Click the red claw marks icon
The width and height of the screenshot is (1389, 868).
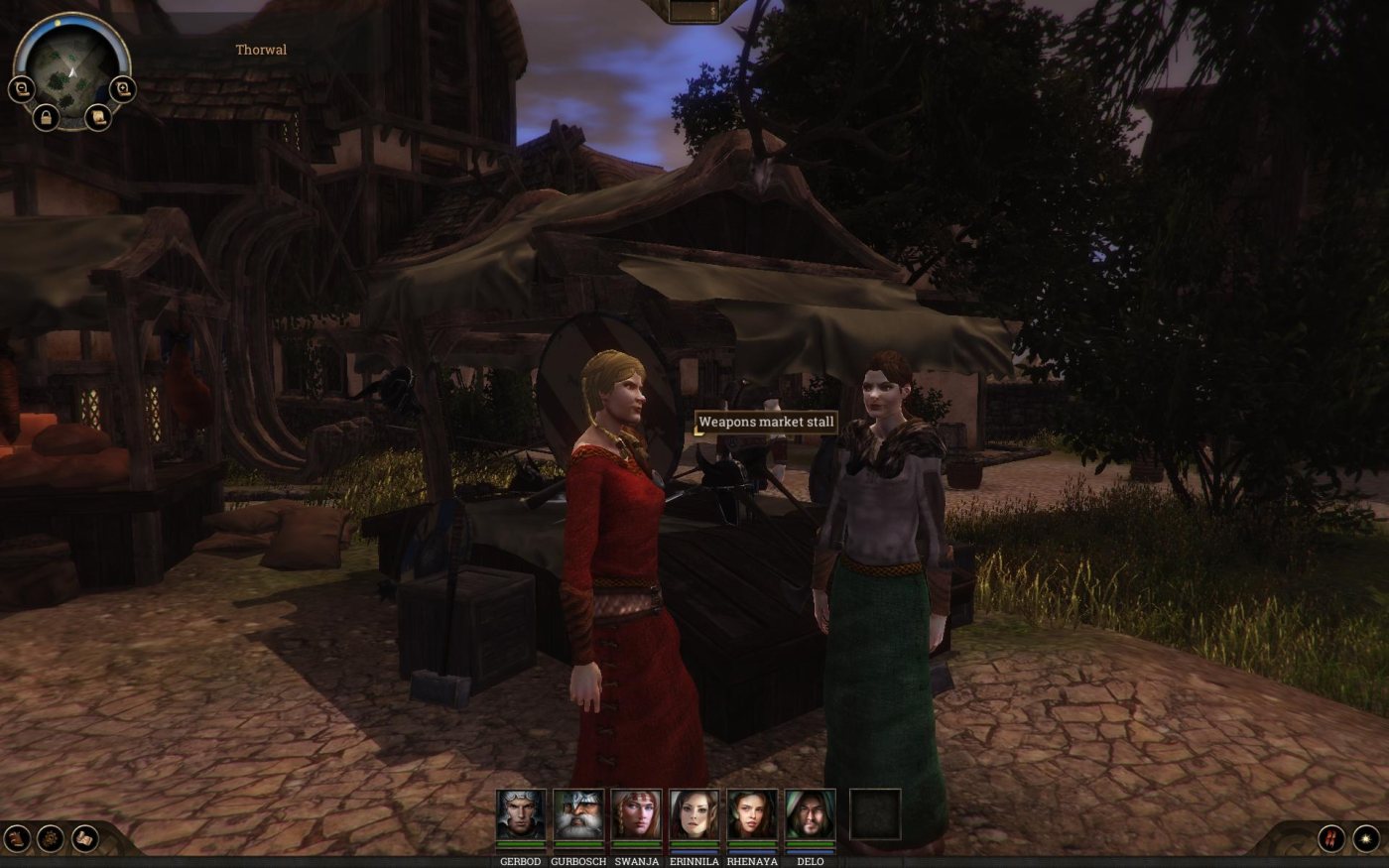1331,838
